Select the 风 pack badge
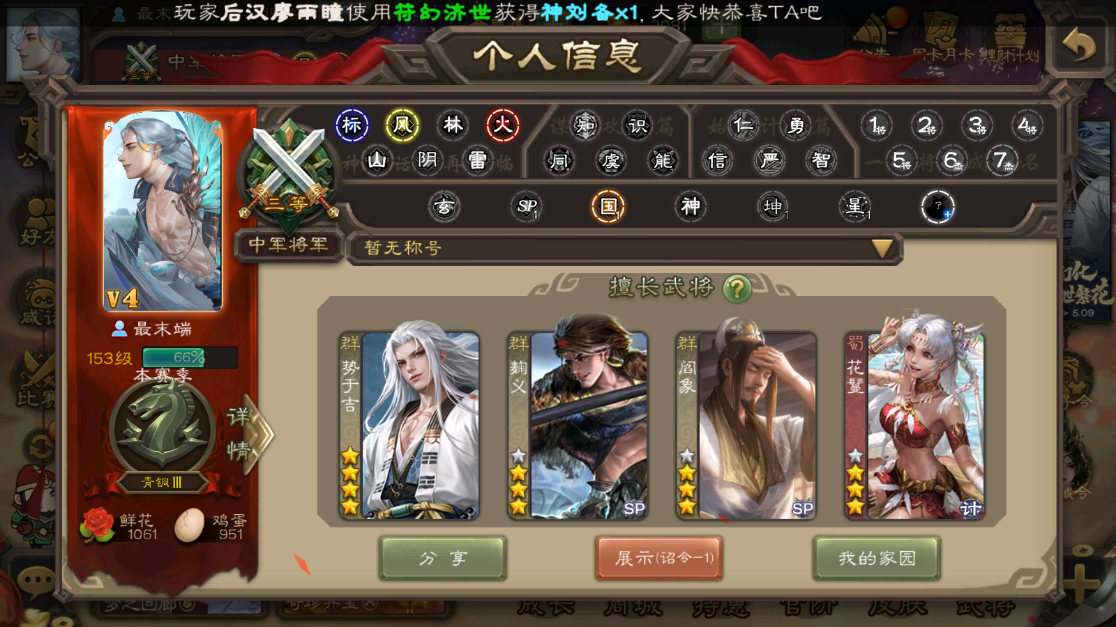The image size is (1116, 627). pyautogui.click(x=402, y=125)
